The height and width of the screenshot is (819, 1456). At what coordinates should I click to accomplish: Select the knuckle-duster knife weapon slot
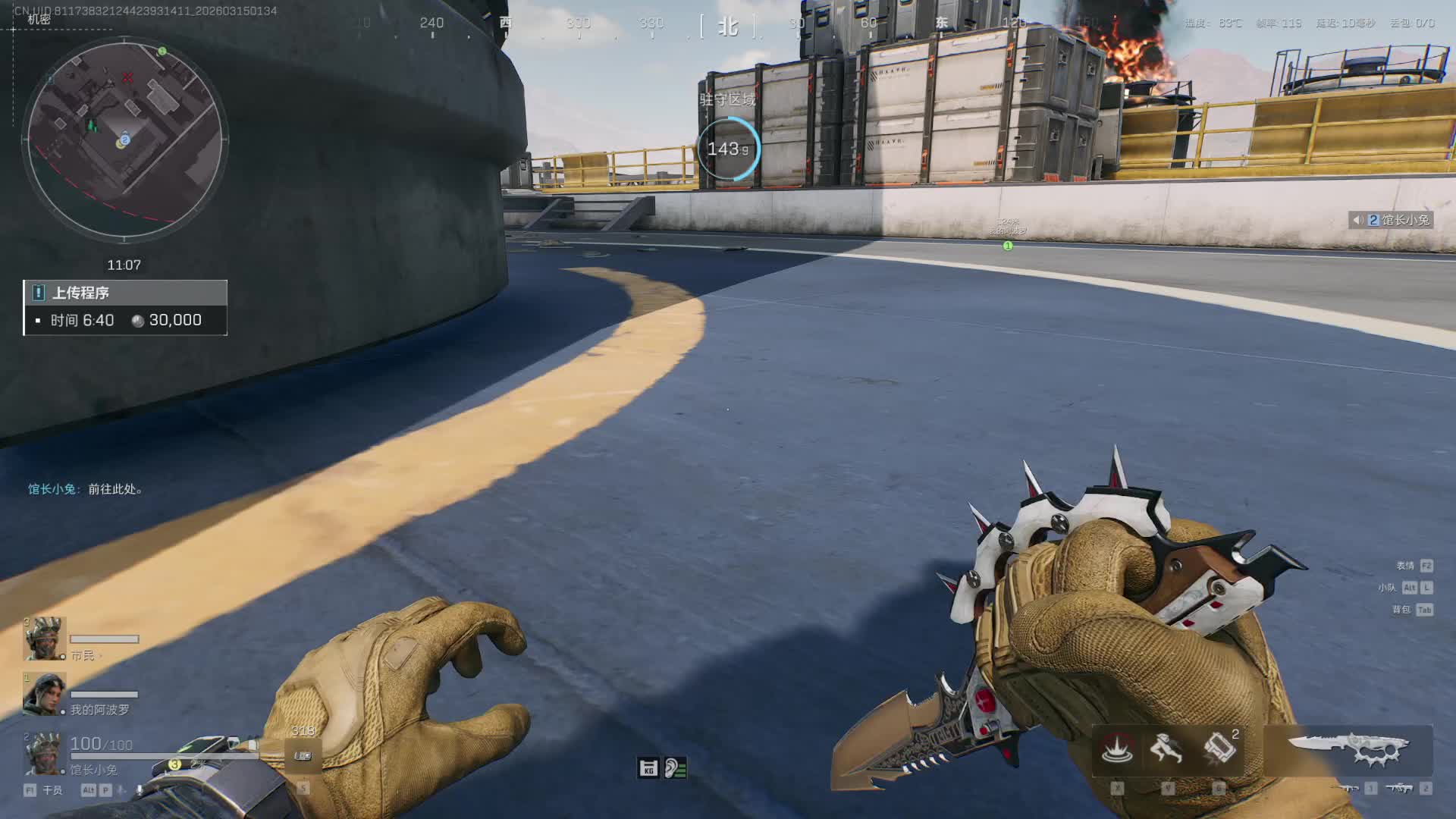(x=1350, y=749)
